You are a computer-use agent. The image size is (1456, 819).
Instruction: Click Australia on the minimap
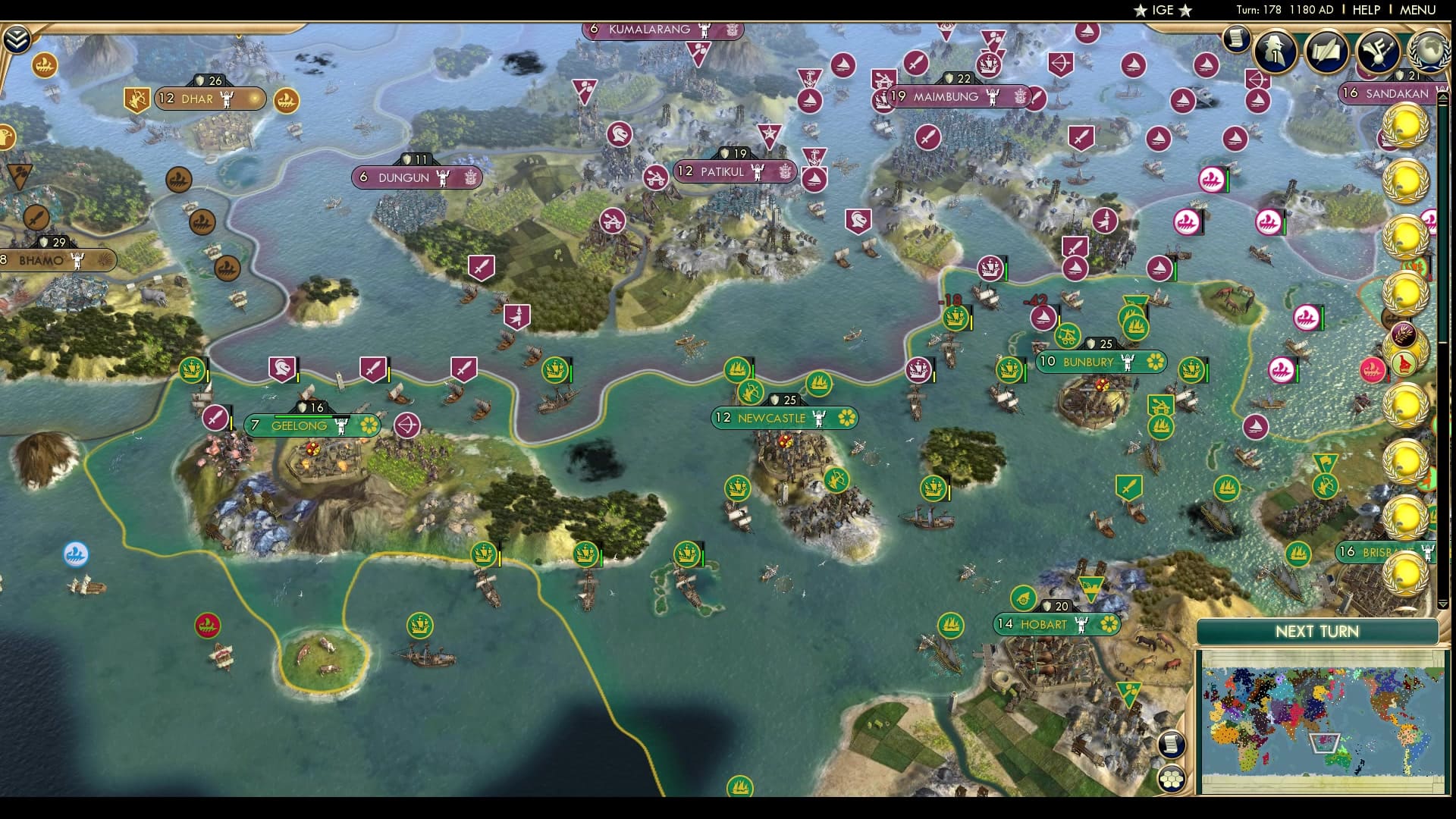1339,758
